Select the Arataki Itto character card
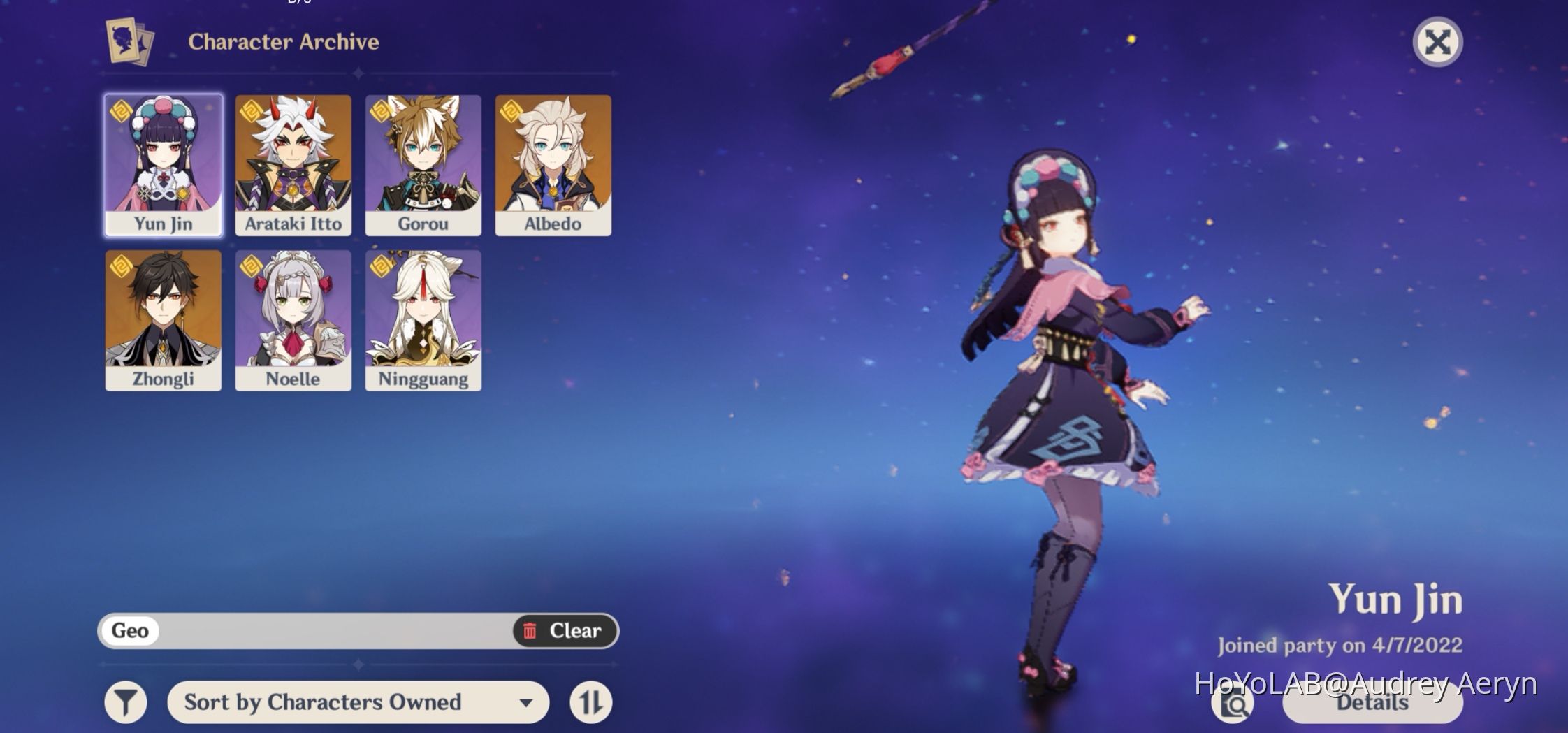This screenshot has height=733, width=1568. click(293, 164)
